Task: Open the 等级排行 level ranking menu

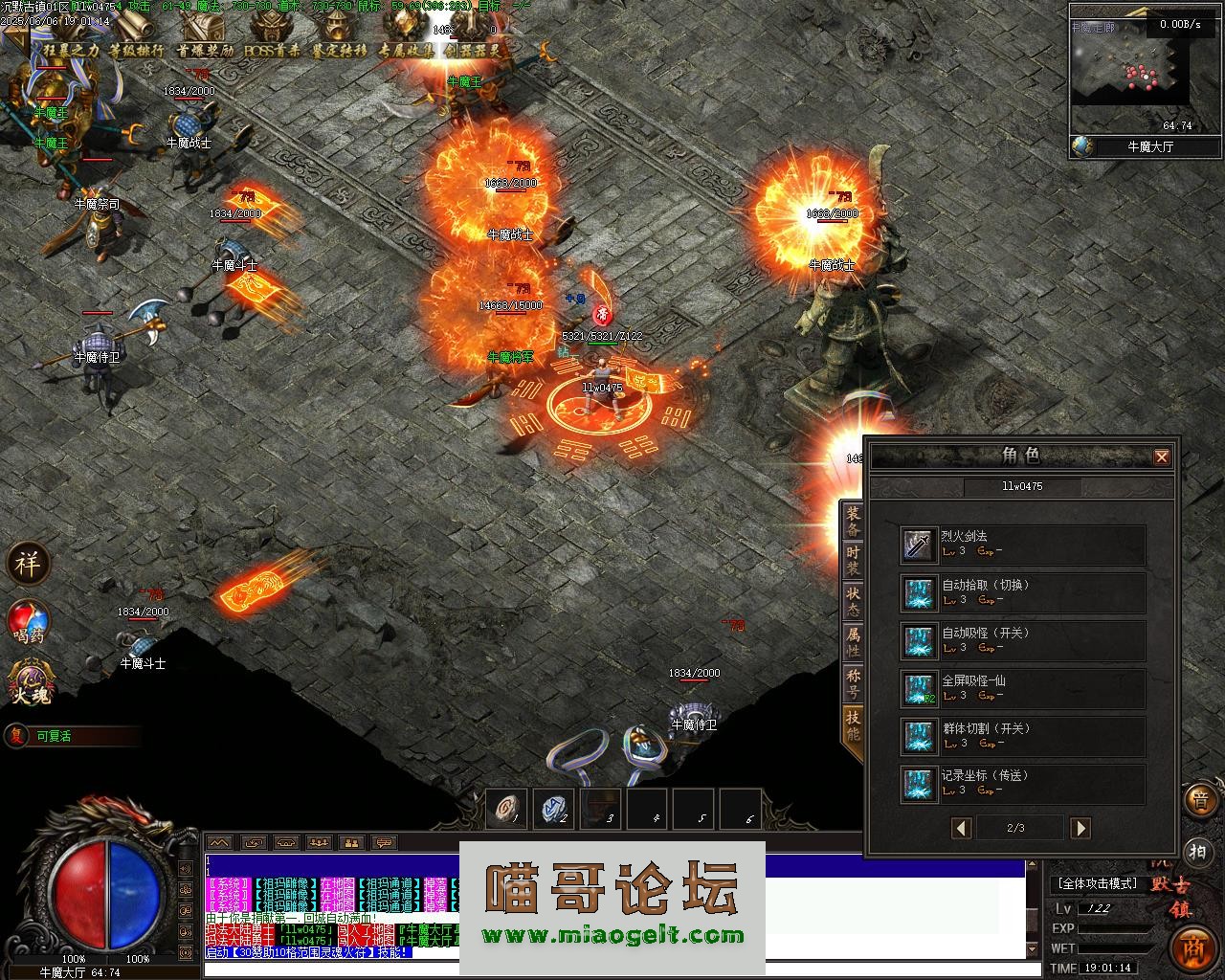Action: (x=137, y=50)
